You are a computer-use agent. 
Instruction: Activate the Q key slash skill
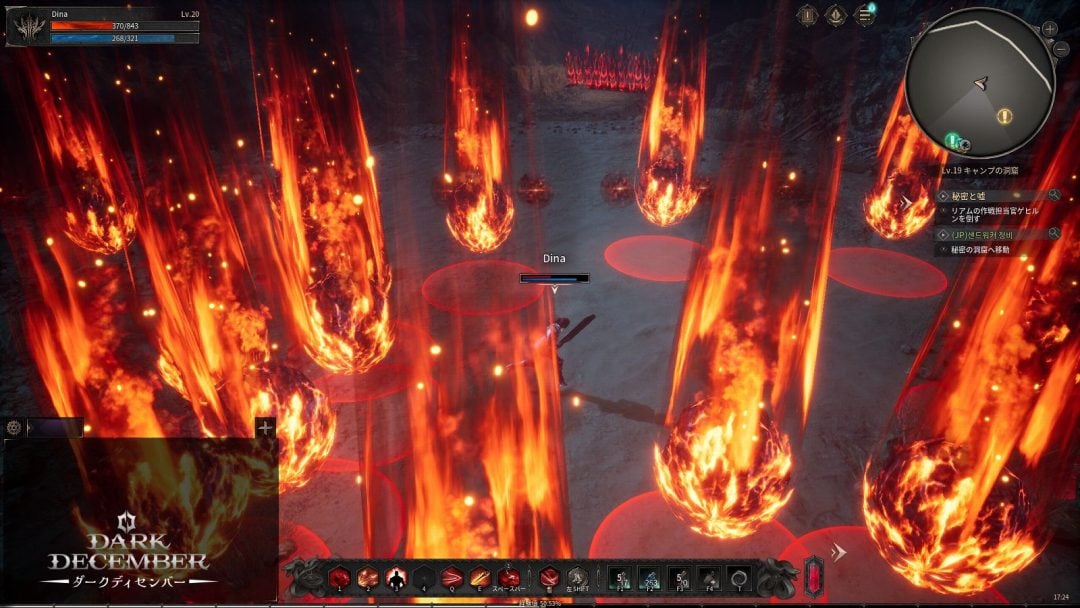(x=452, y=577)
